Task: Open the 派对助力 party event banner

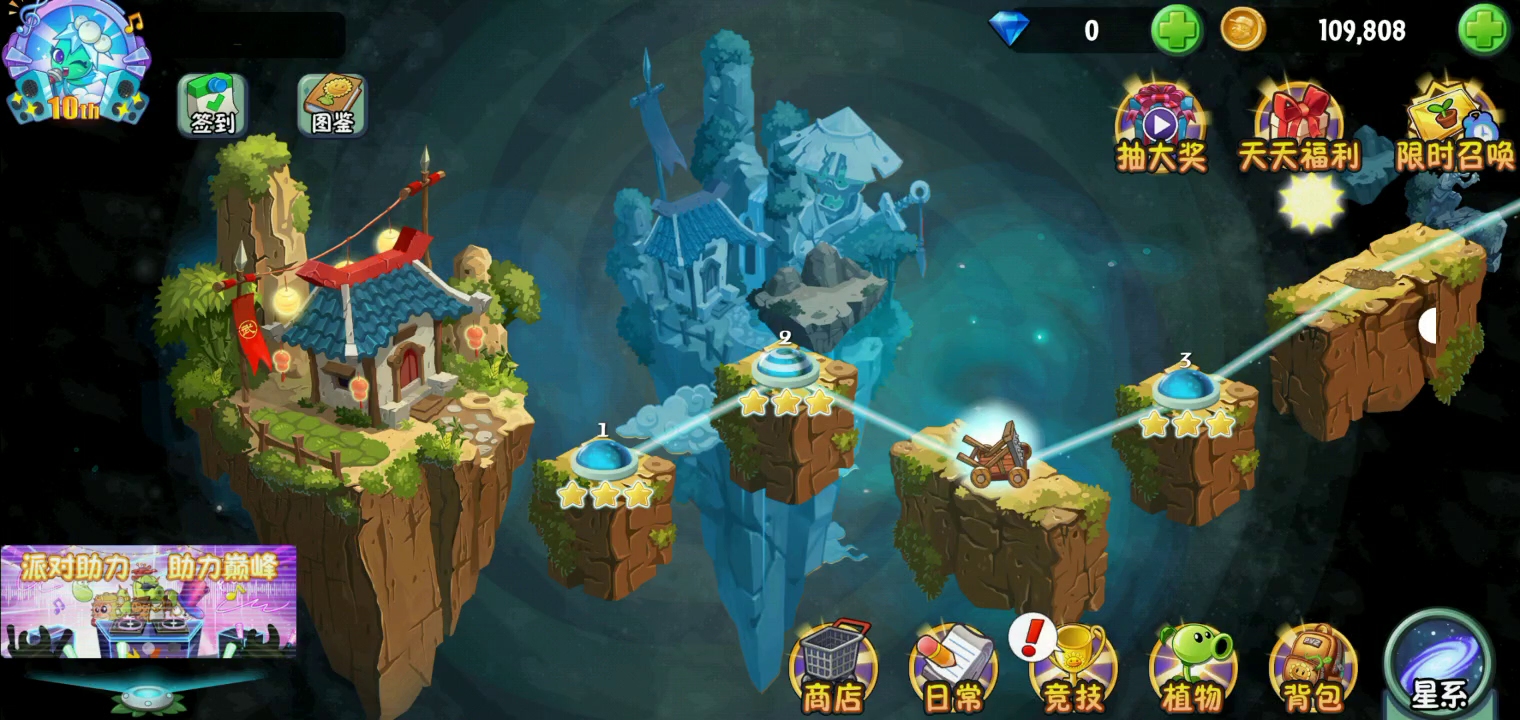Action: (148, 601)
